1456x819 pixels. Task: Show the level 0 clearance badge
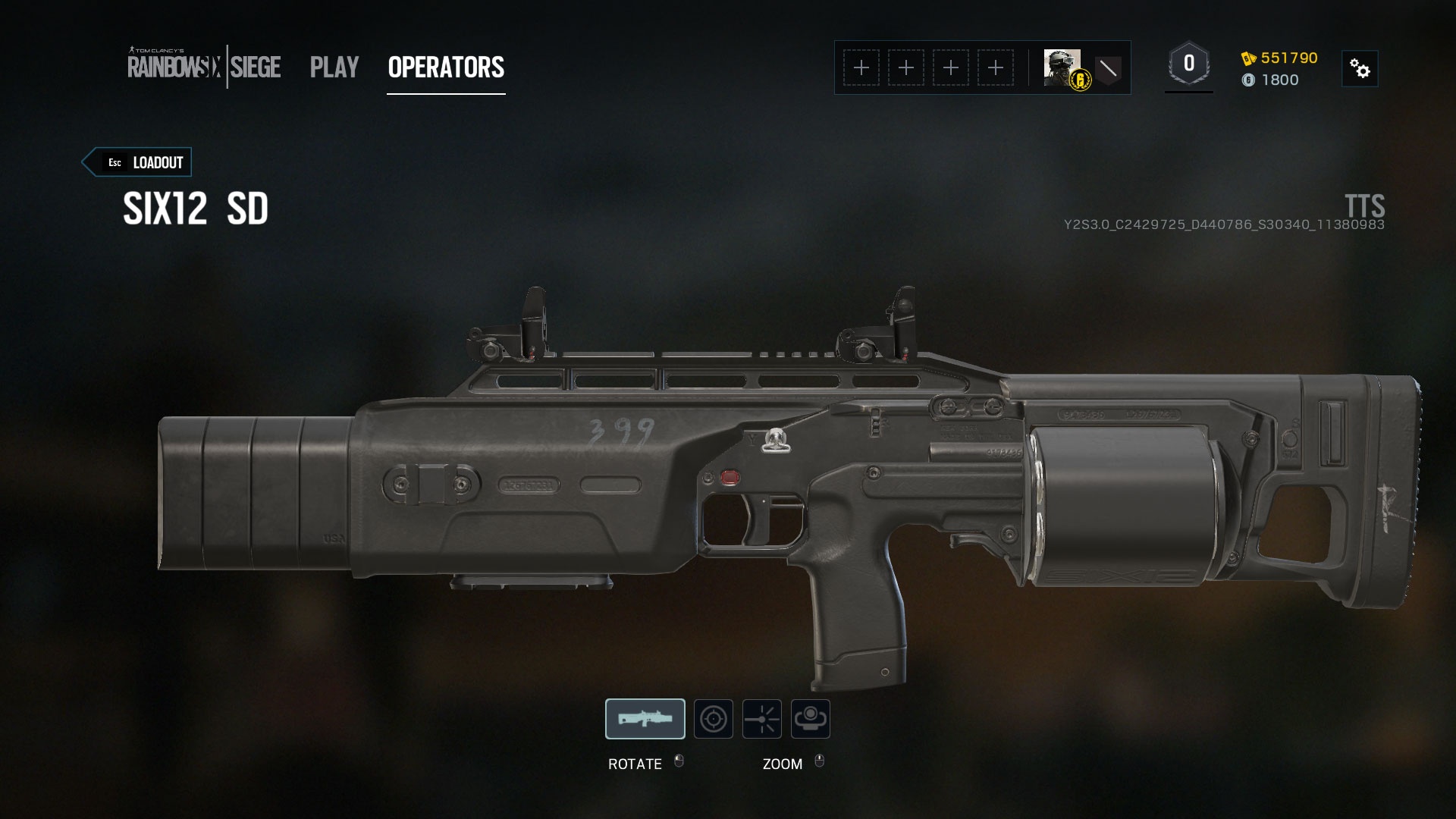click(1188, 64)
